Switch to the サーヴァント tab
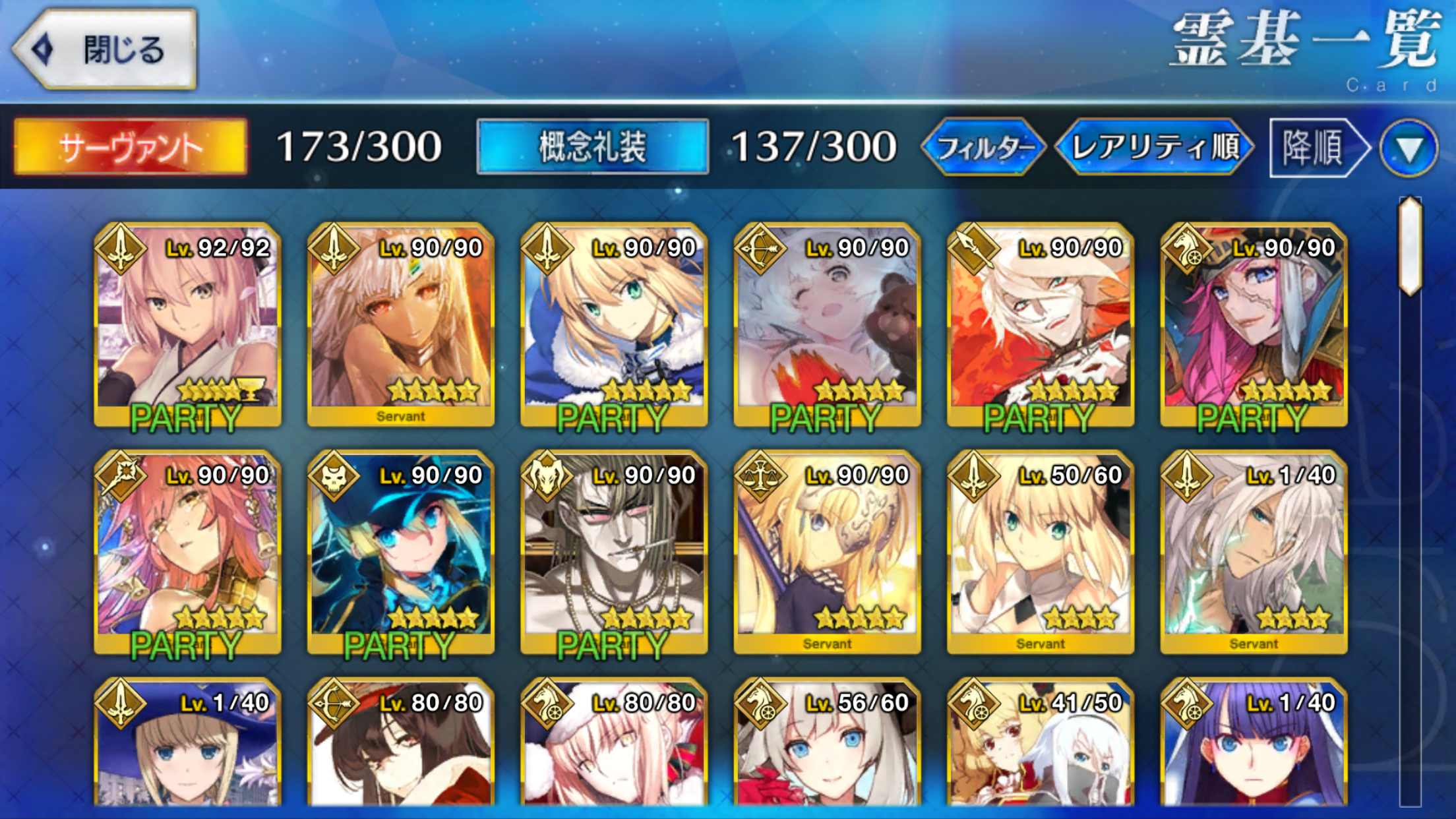Image resolution: width=1456 pixels, height=819 pixels. point(131,147)
